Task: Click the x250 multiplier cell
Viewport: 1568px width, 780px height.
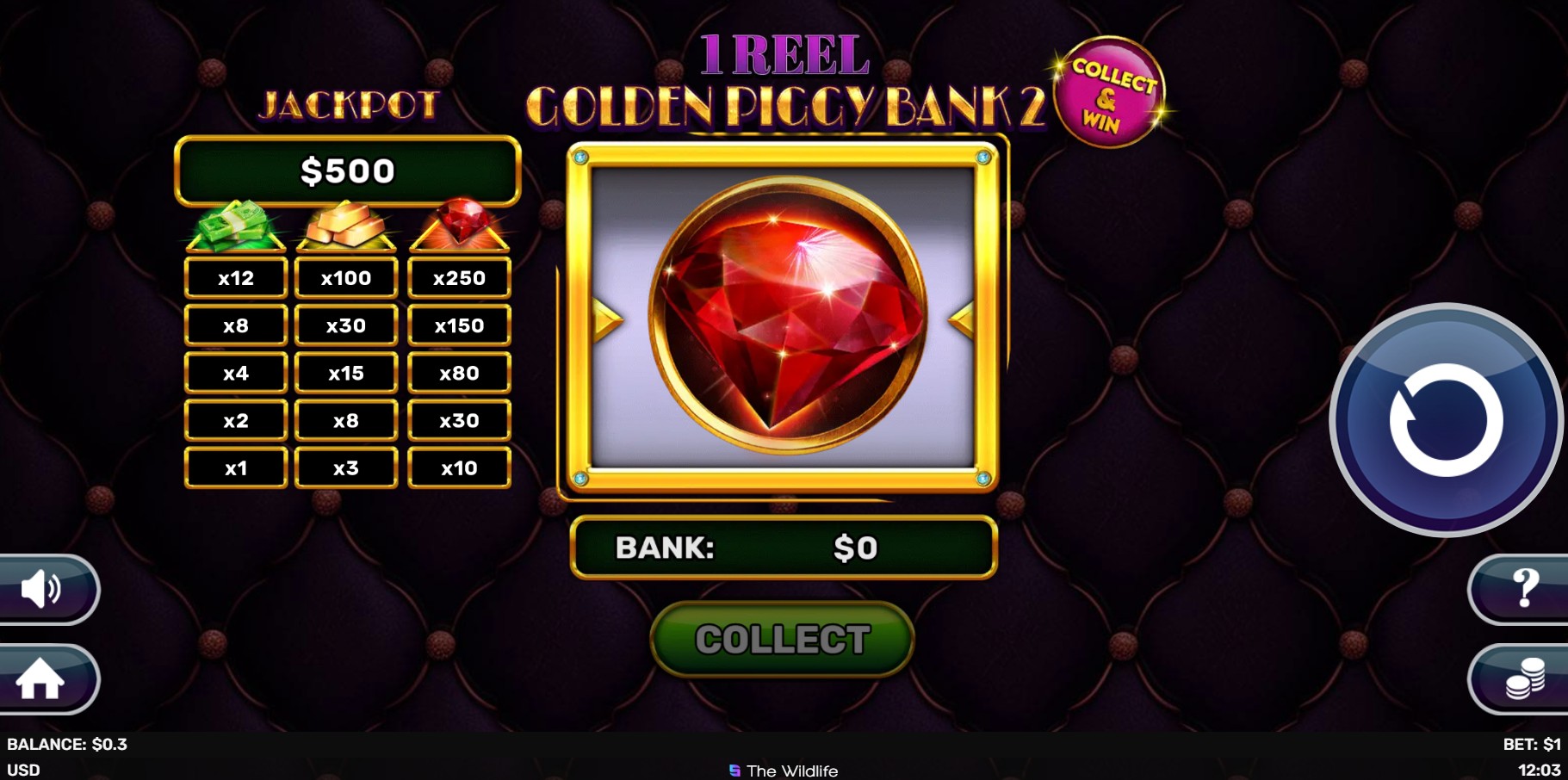Action: pyautogui.click(x=459, y=277)
